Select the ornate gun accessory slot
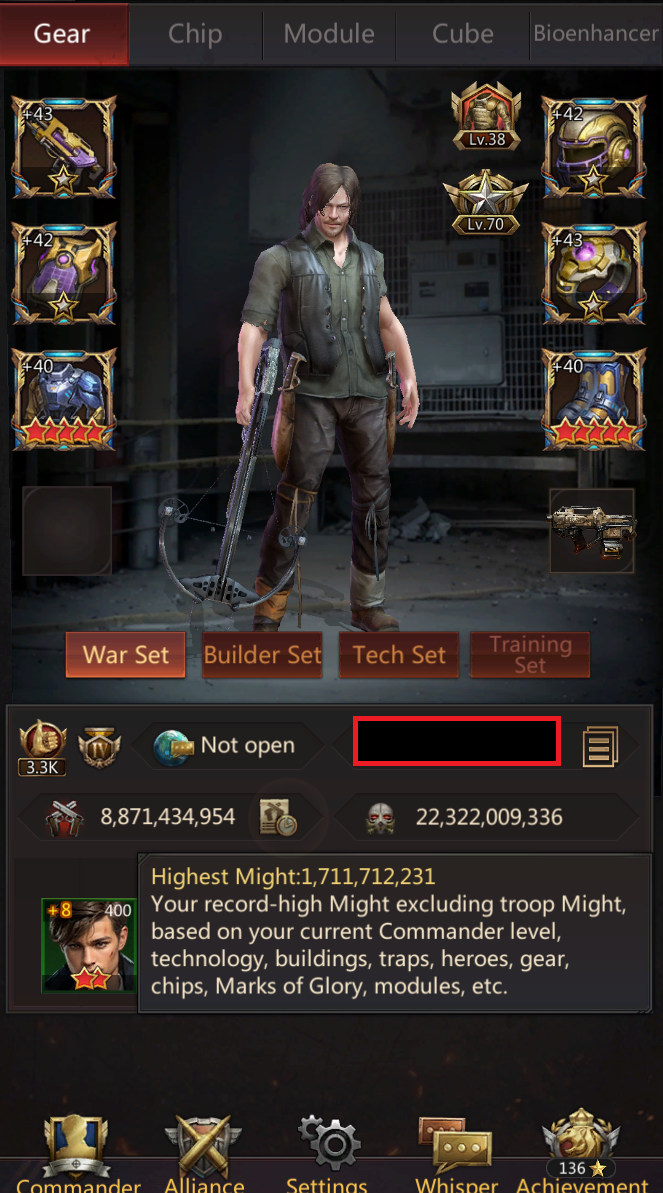This screenshot has height=1193, width=663. click(x=592, y=531)
